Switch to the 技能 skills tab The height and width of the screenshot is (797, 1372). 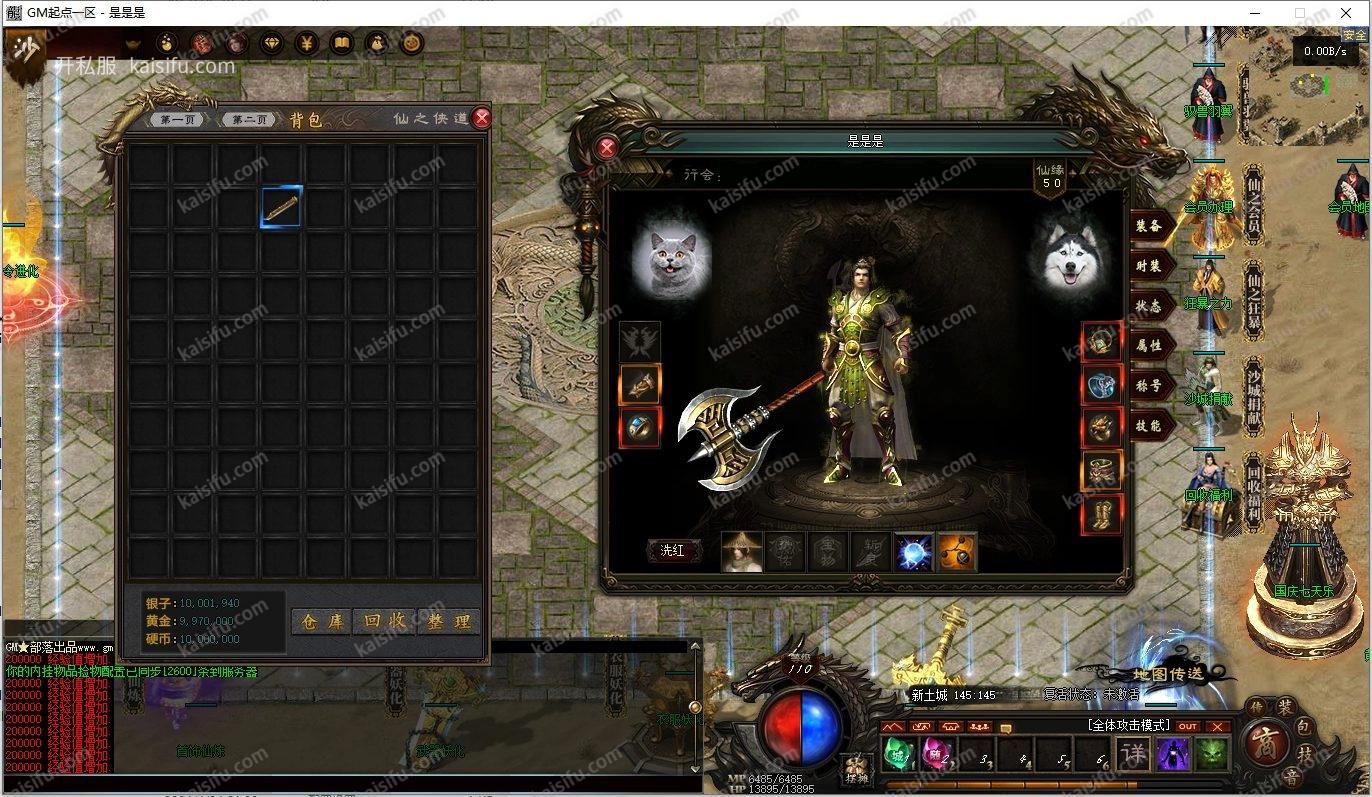click(1148, 426)
